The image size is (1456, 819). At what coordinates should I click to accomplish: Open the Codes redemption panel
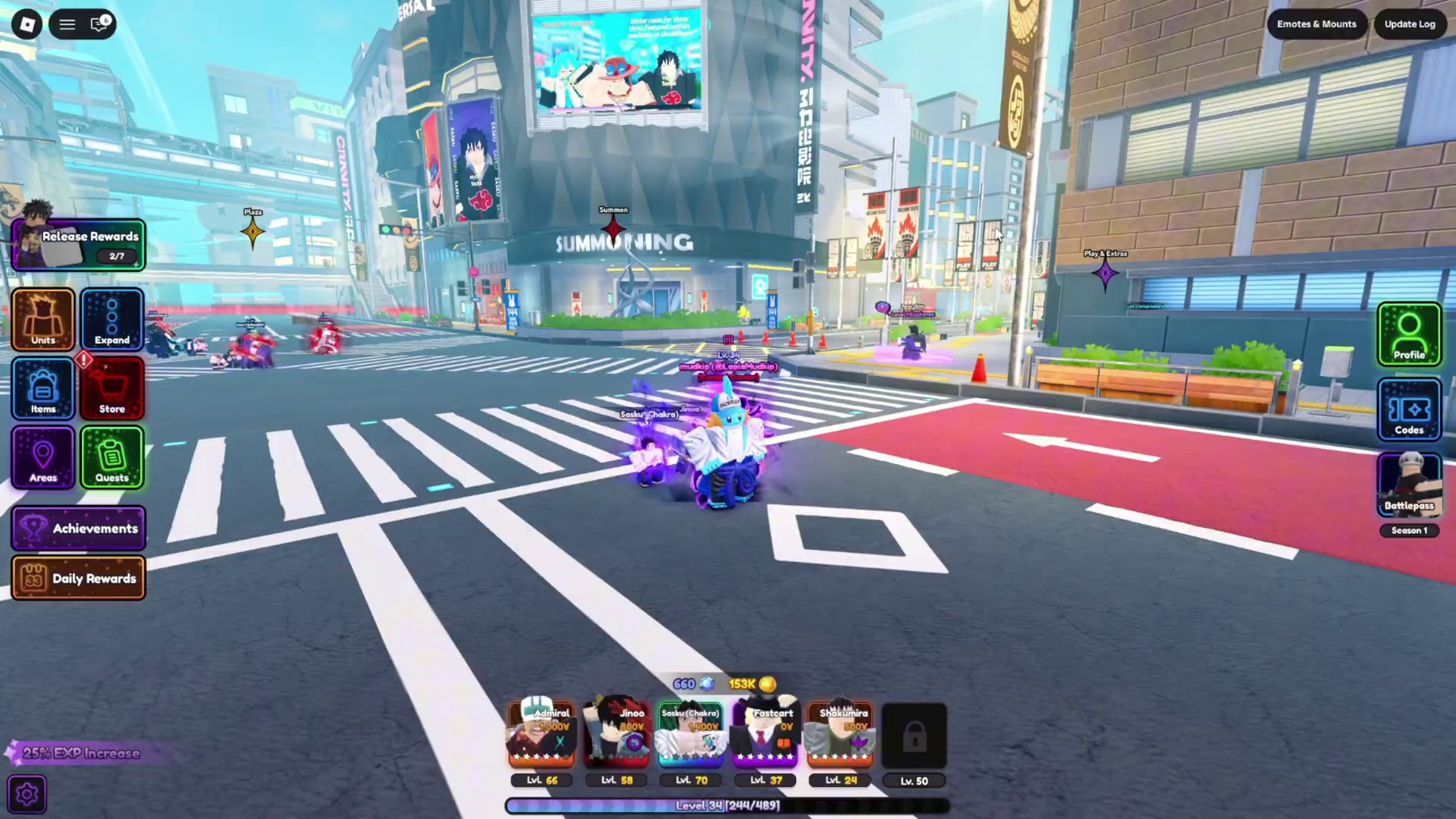1409,409
